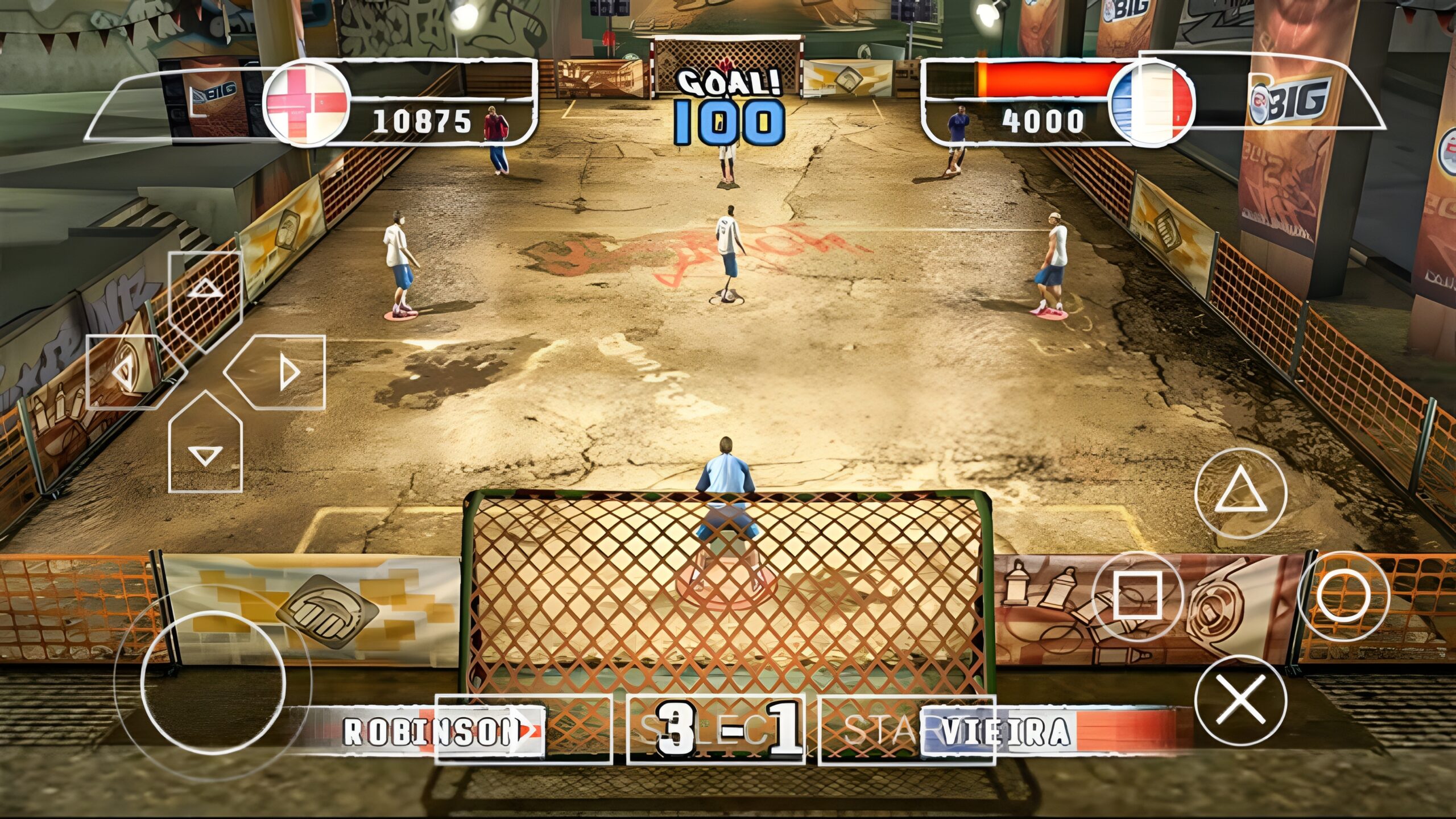Screen dimensions: 1456x819
Task: Tap the D-pad left arrow
Action: tap(126, 373)
